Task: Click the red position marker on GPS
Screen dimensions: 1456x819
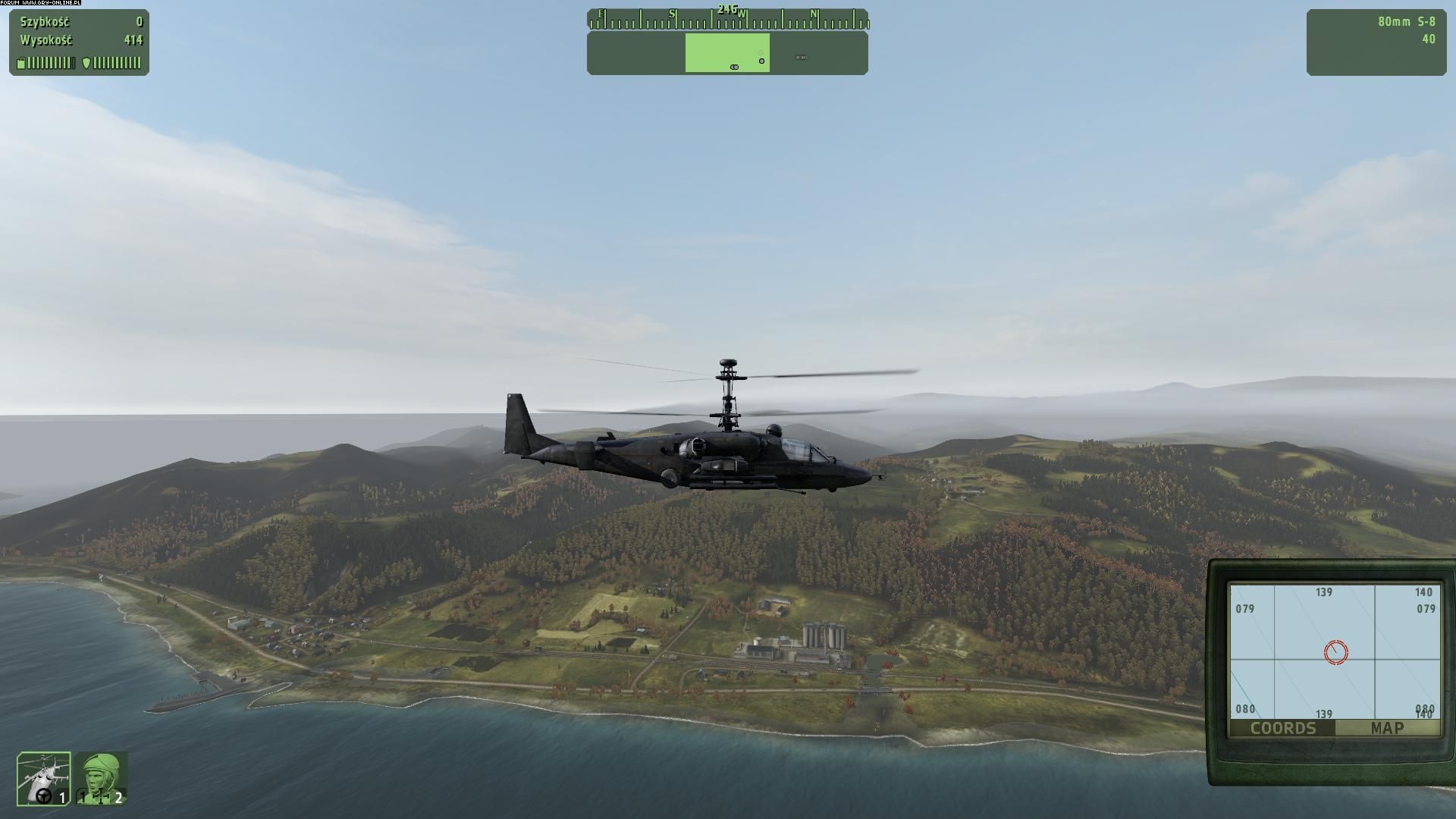Action: pyautogui.click(x=1335, y=652)
